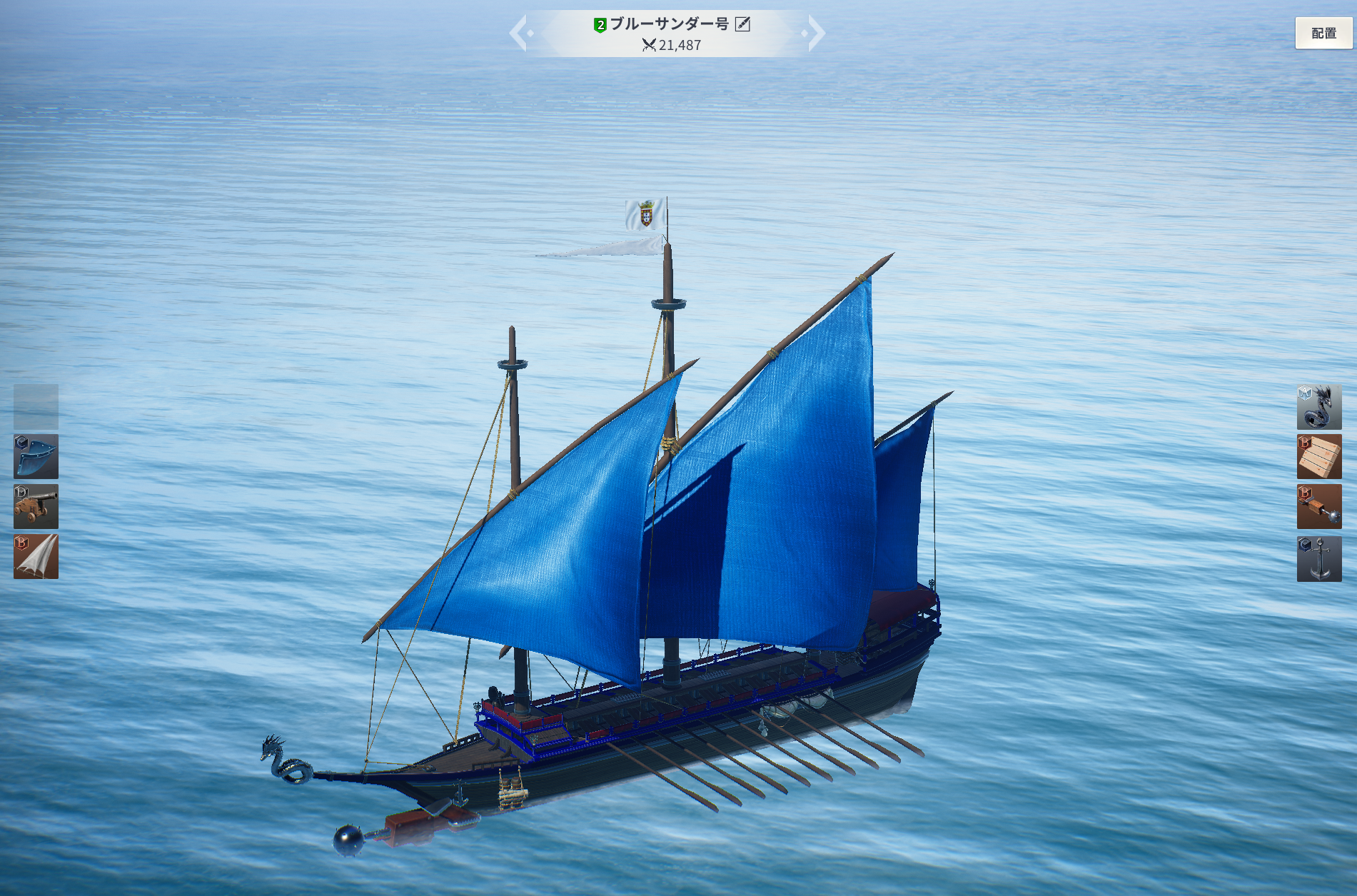1357x896 pixels.
Task: Select the wooden planks equipment slot
Action: pos(1318,457)
